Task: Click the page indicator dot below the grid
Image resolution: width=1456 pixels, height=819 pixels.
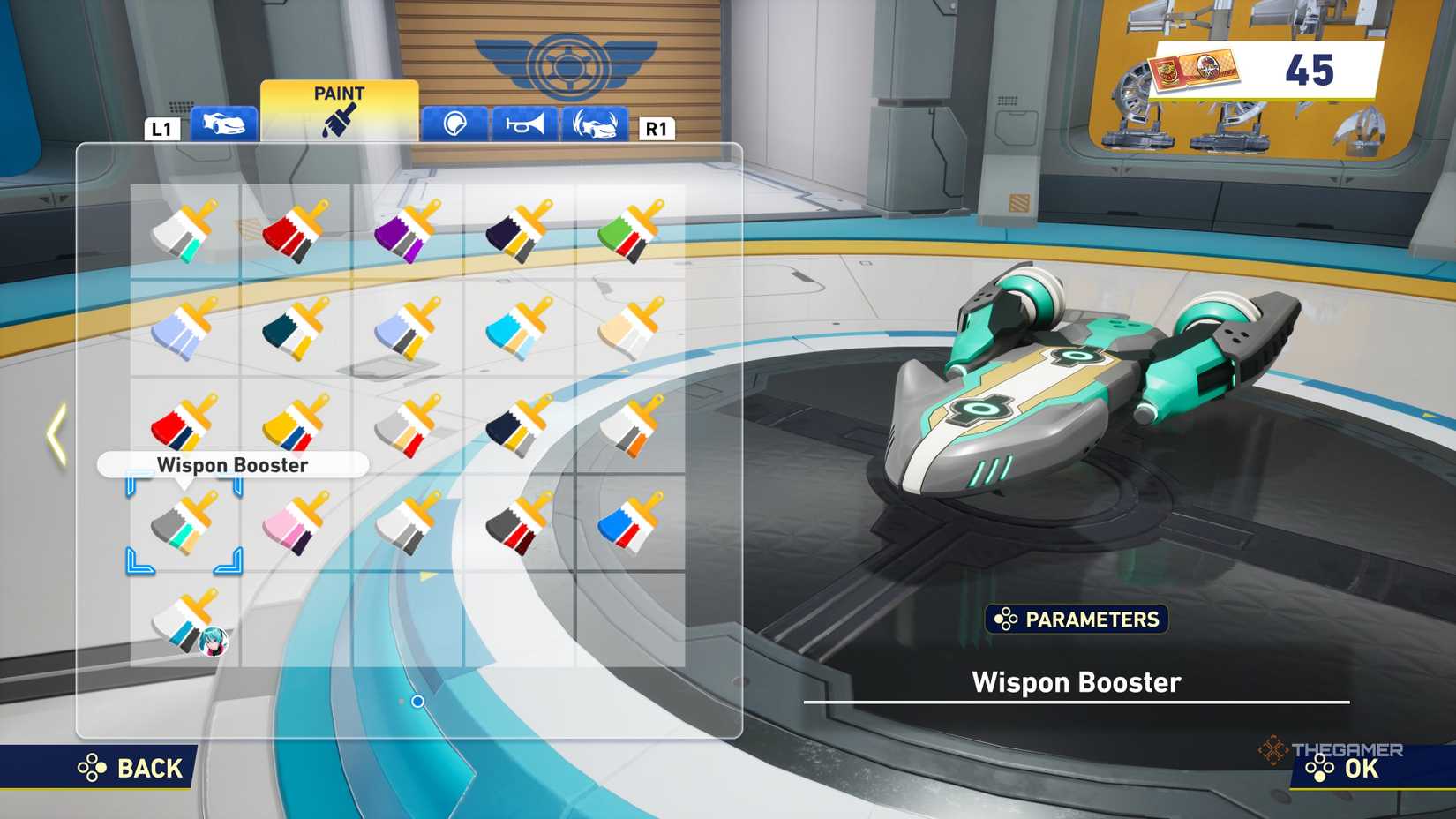Action: (417, 700)
